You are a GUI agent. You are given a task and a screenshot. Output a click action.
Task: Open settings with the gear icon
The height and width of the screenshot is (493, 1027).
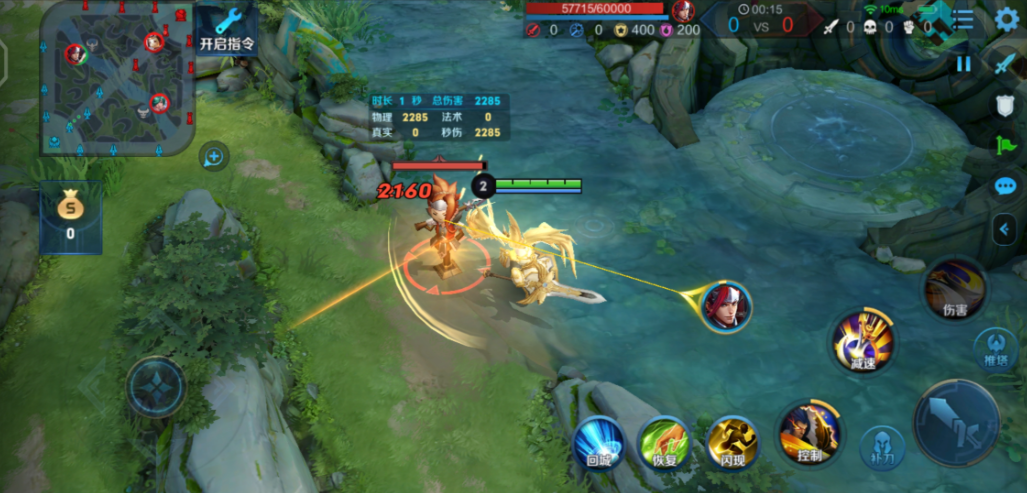coord(1007,19)
